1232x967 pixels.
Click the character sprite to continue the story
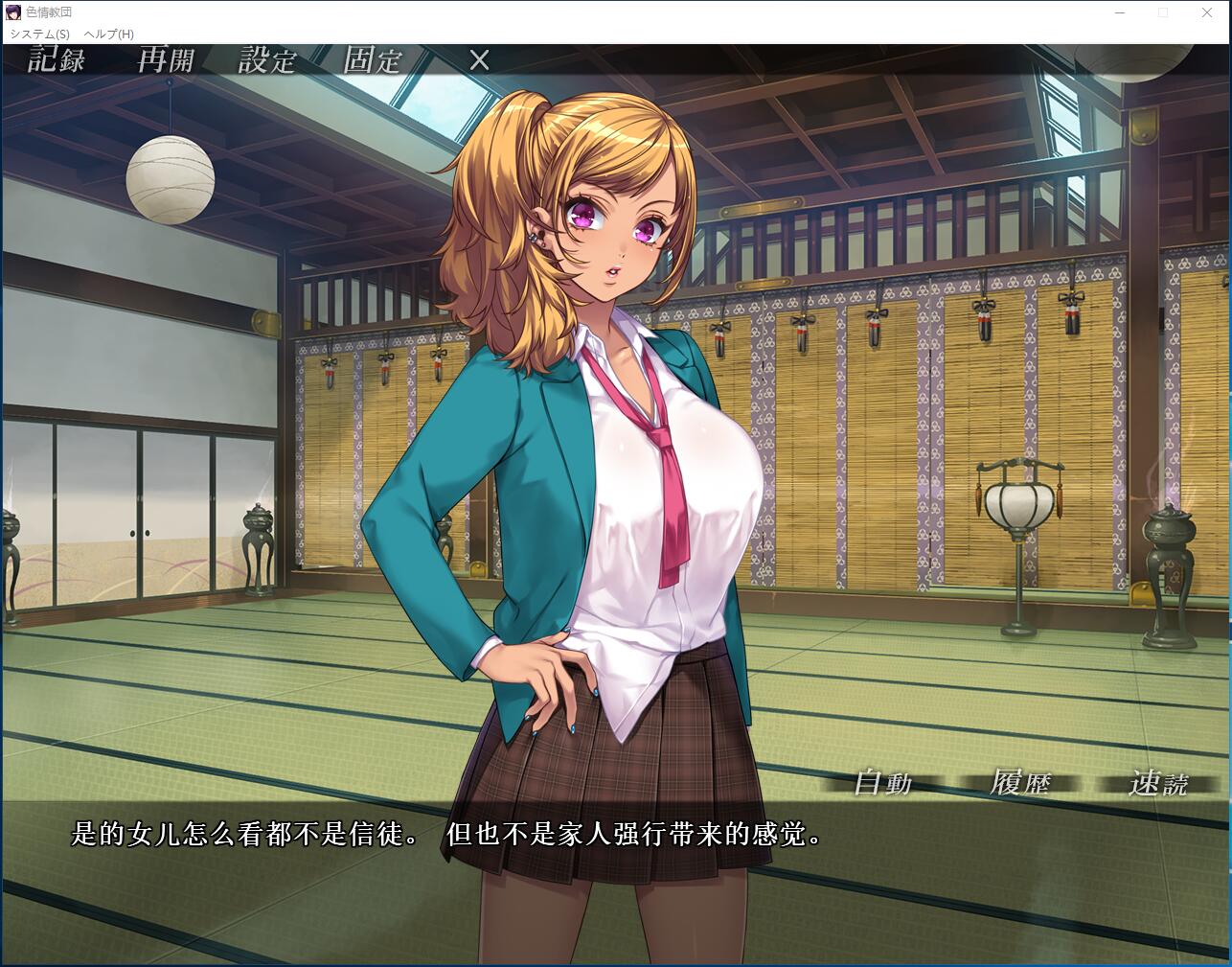coord(613,431)
